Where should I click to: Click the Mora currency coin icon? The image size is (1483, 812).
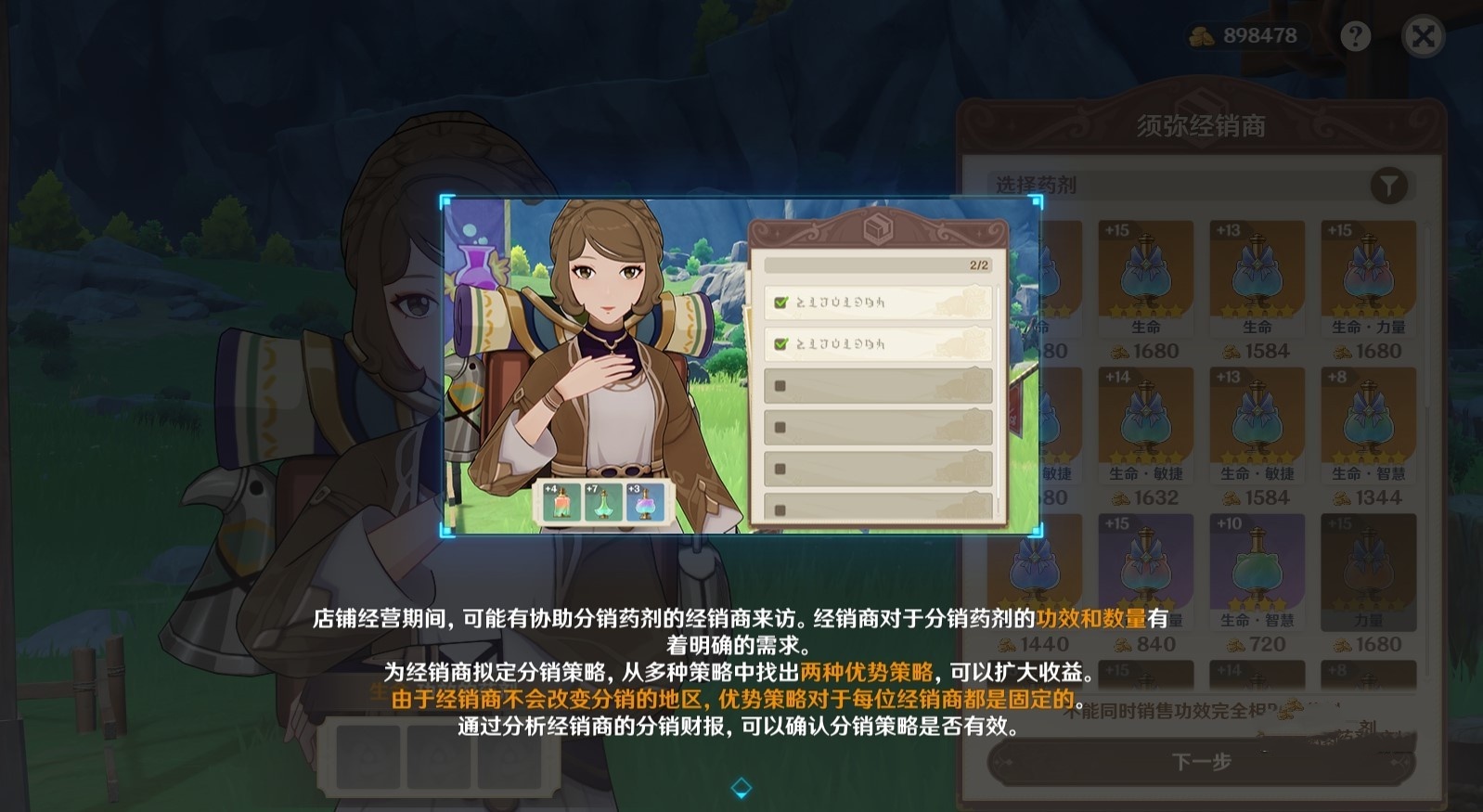point(1204,35)
